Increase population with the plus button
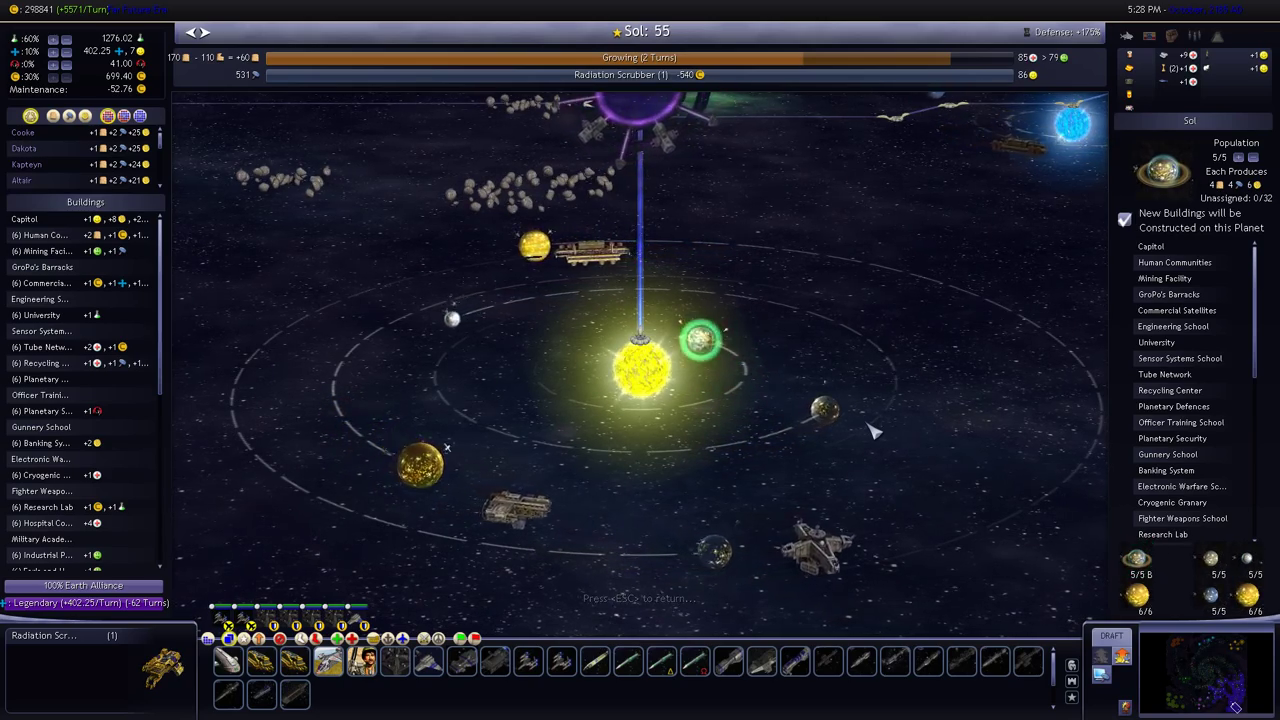Image resolution: width=1280 pixels, height=720 pixels. (x=1238, y=158)
